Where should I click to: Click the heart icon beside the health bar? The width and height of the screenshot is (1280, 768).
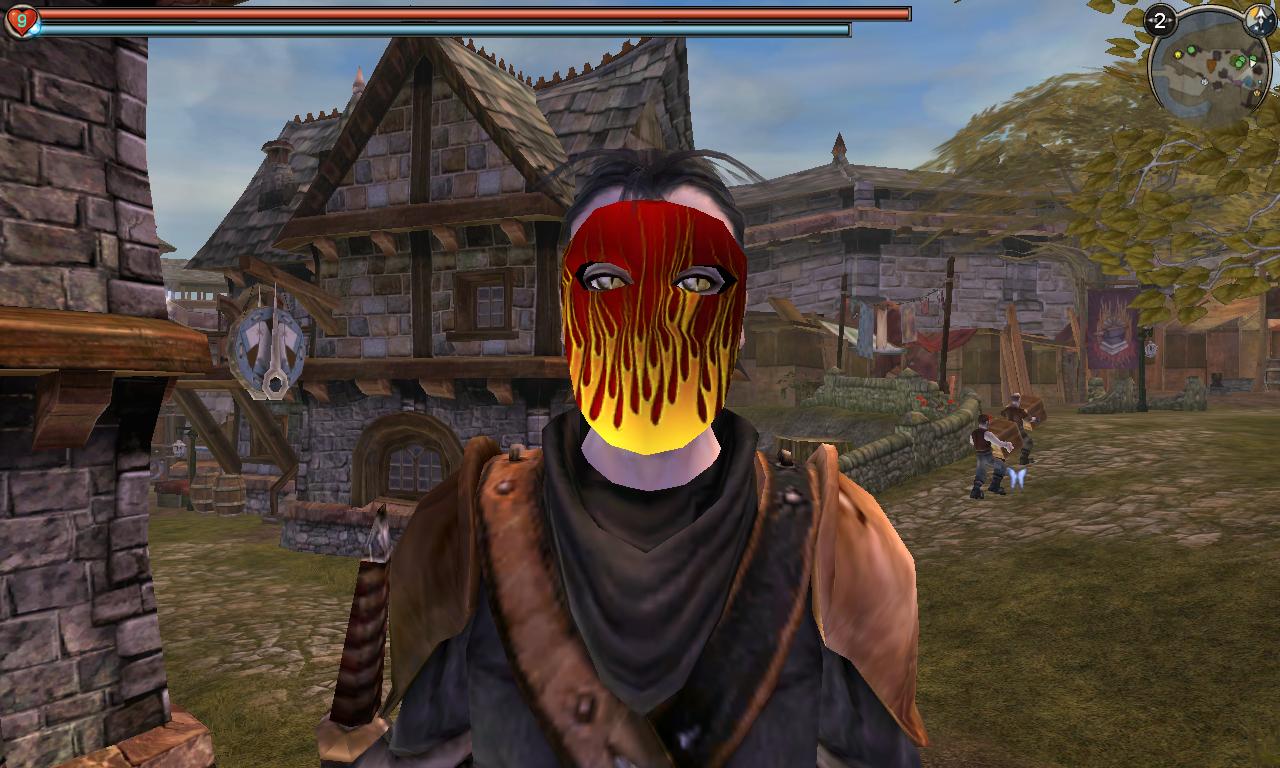tap(20, 21)
